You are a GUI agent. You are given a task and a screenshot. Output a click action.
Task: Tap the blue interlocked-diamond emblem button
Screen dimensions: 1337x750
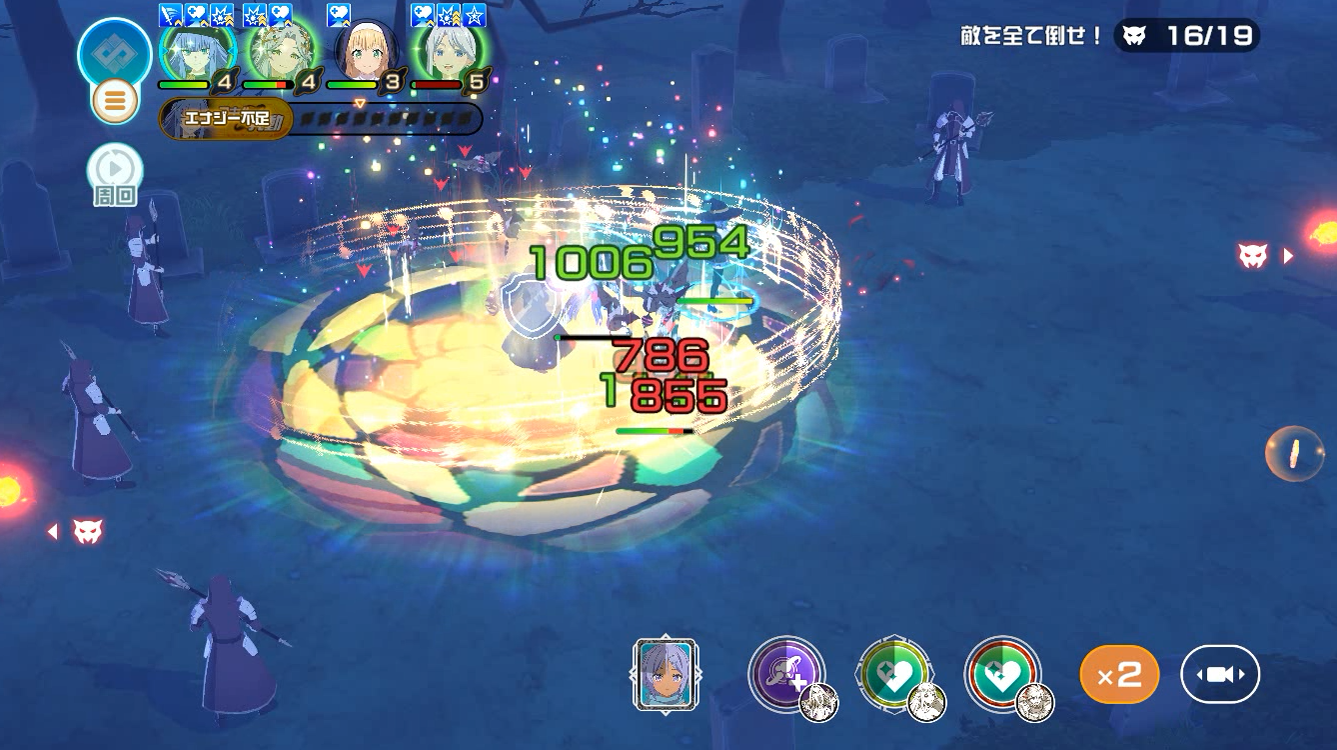[x=114, y=54]
